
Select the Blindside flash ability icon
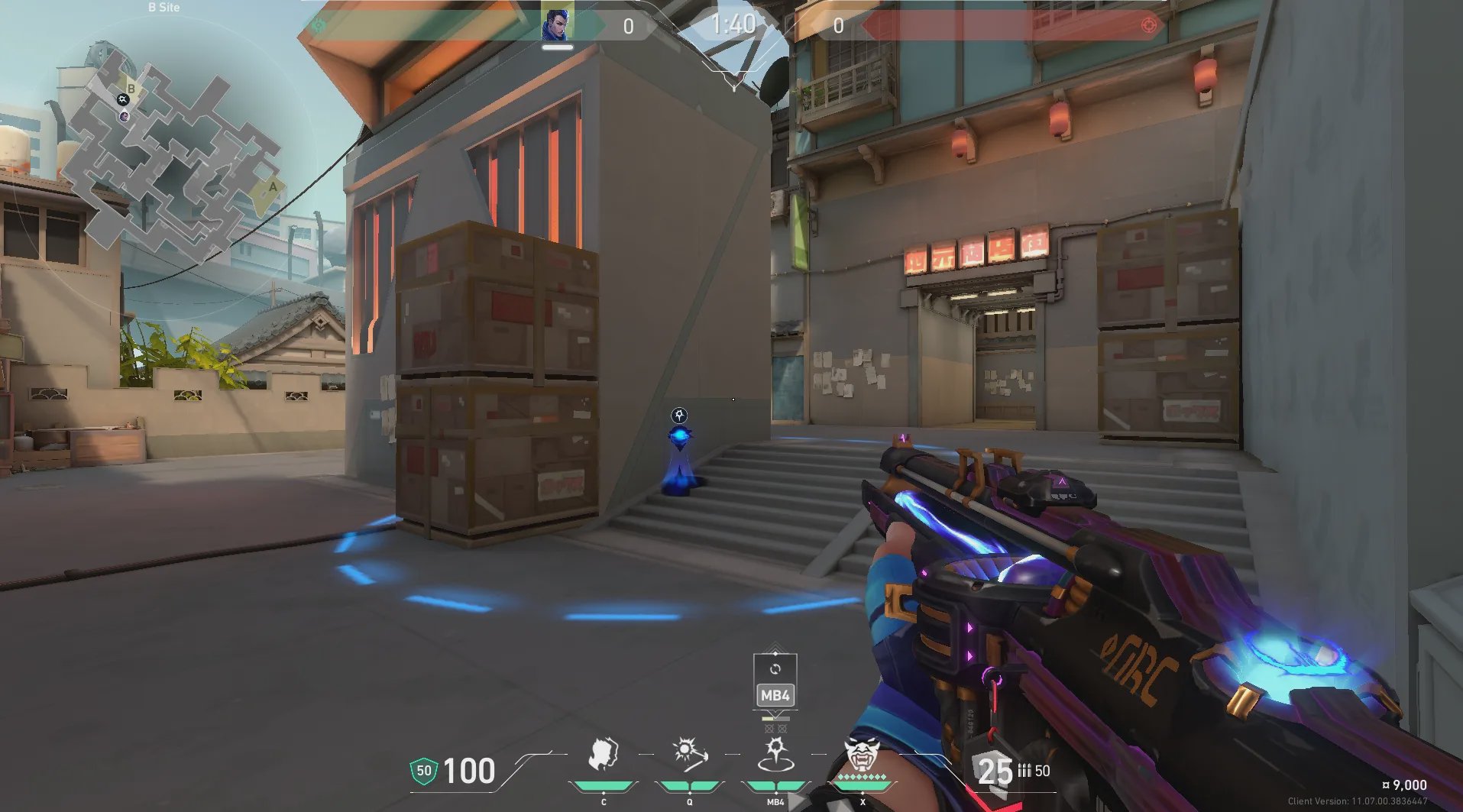(x=690, y=756)
